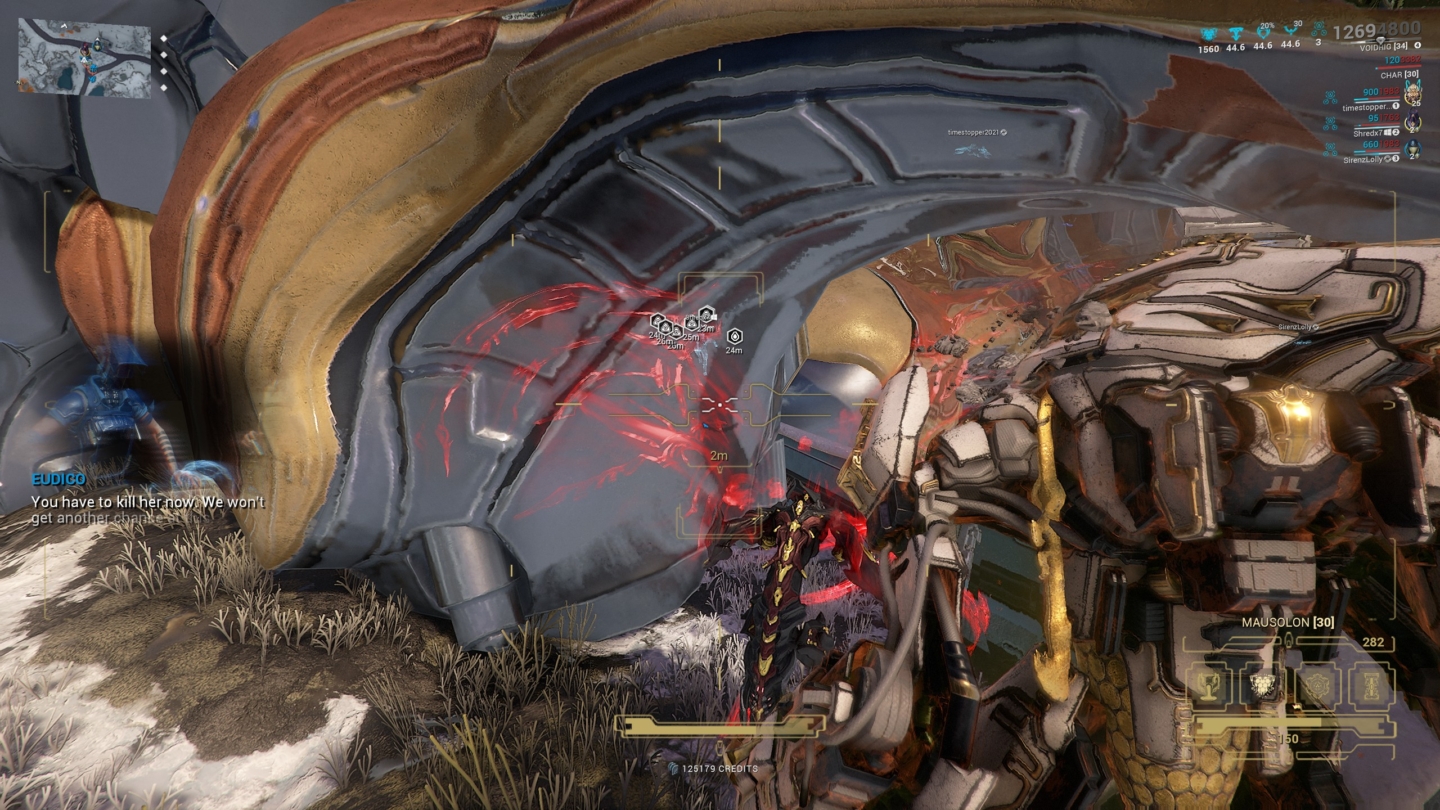Click the blue companion health buff icon
1440x810 pixels.
click(1208, 33)
